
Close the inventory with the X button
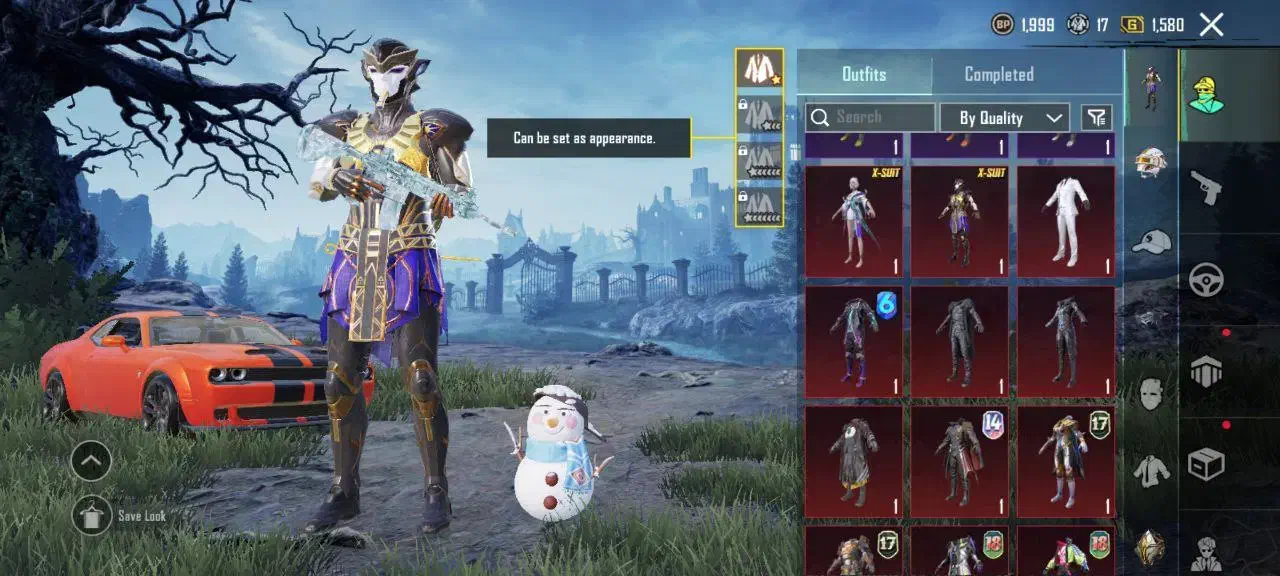pyautogui.click(x=1211, y=25)
